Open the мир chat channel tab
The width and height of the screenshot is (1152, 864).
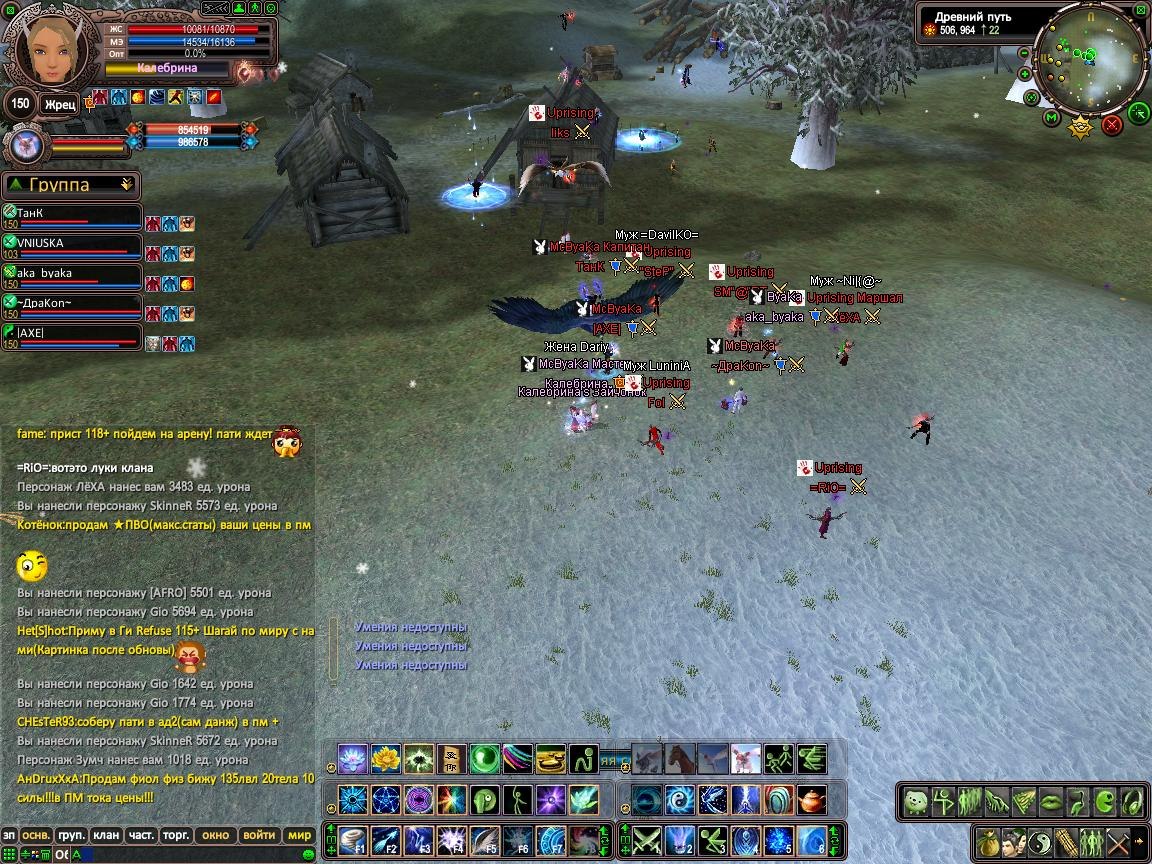tap(299, 835)
